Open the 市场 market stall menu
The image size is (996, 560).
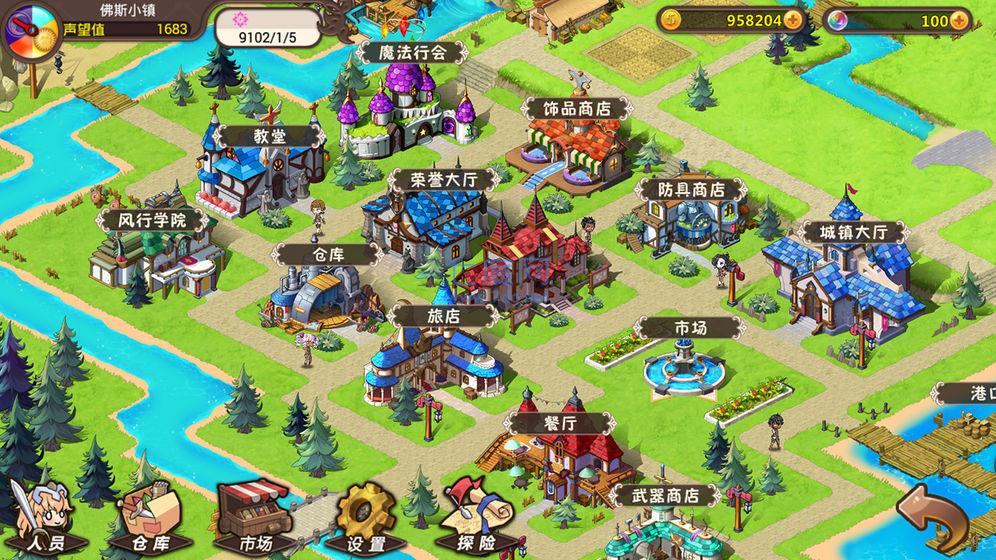pyautogui.click(x=253, y=518)
